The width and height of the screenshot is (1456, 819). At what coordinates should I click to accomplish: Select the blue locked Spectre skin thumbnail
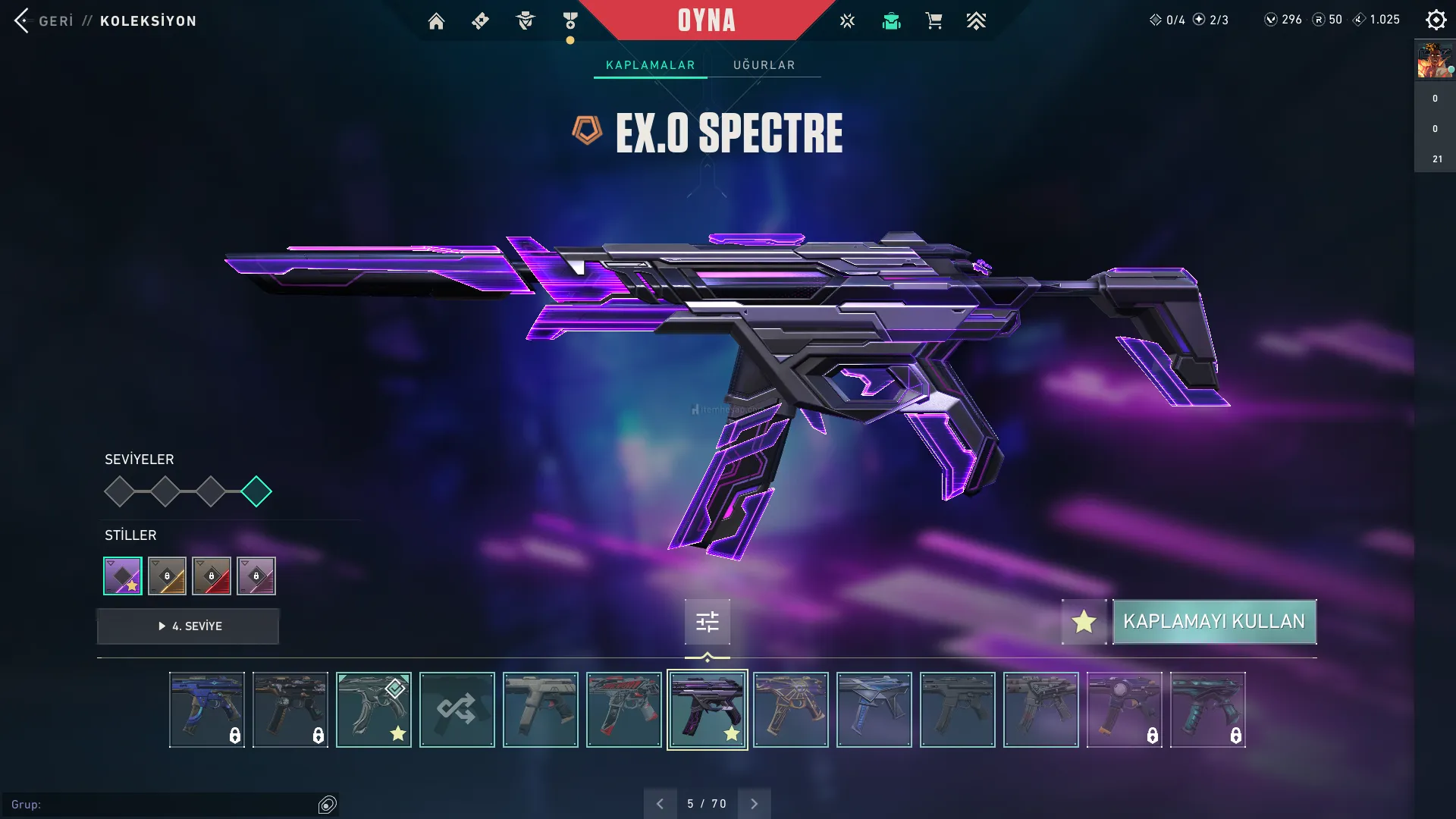207,710
